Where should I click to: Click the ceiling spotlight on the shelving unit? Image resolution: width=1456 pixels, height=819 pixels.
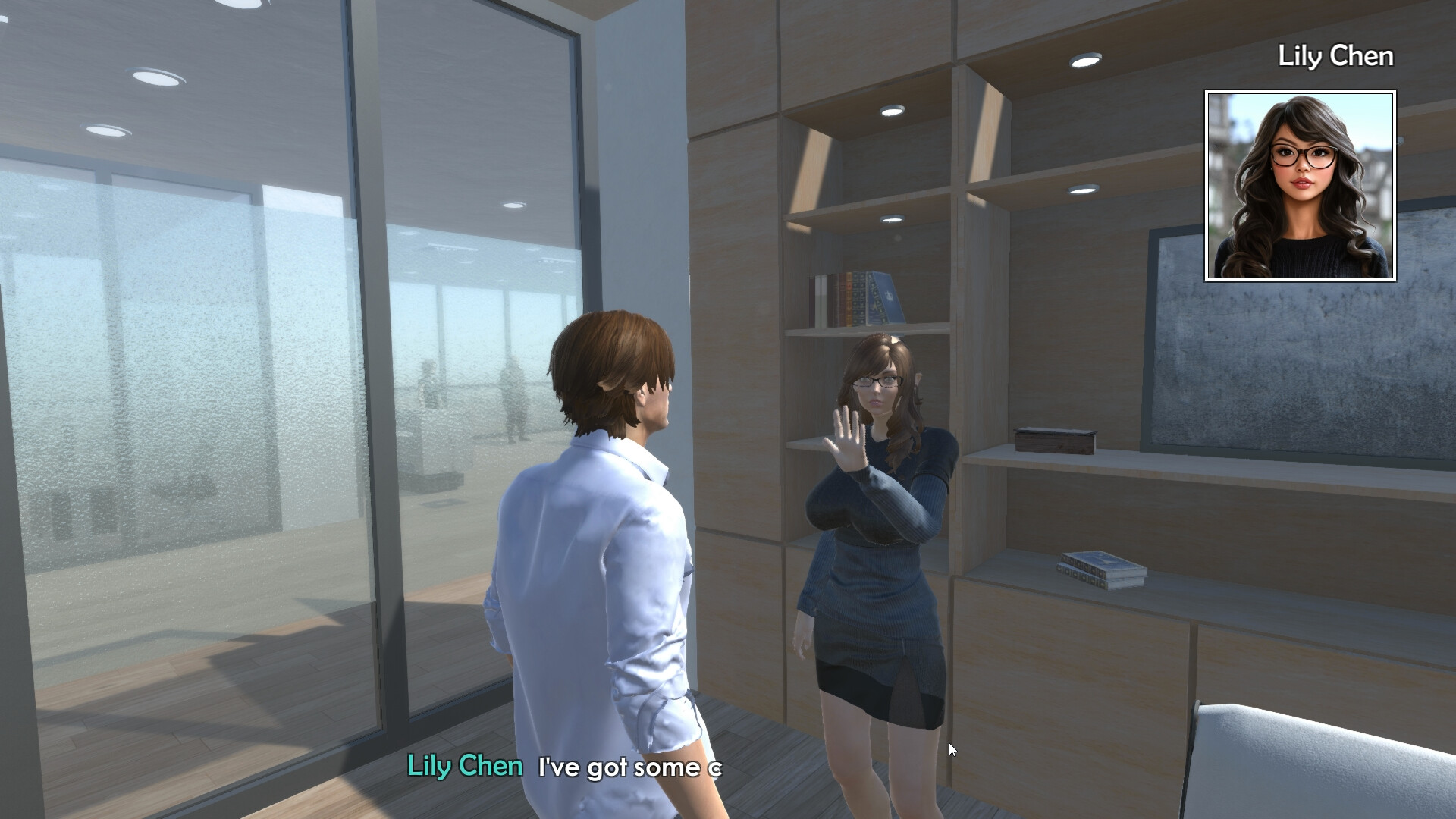click(1084, 61)
